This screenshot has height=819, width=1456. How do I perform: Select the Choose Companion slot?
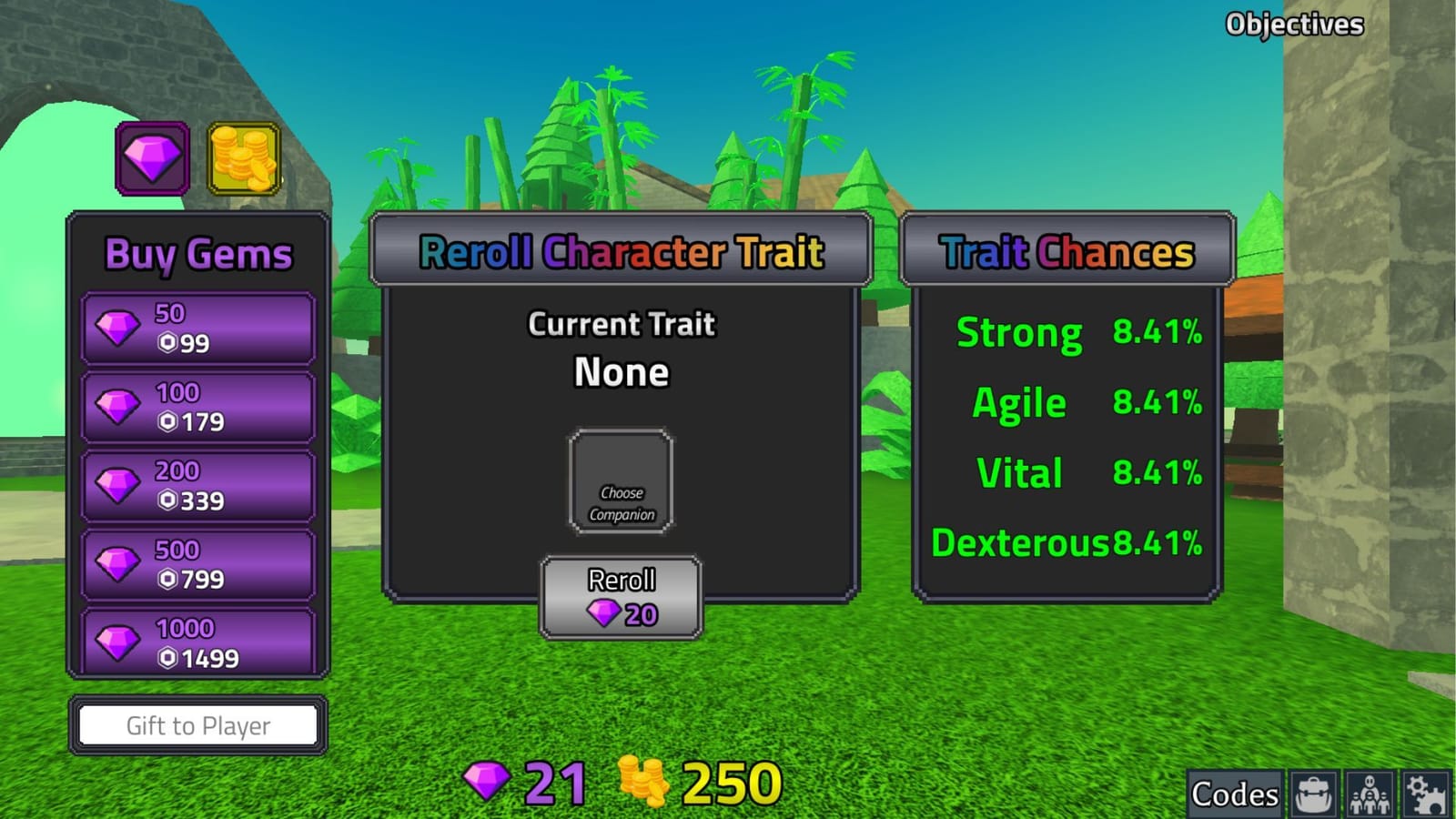point(620,482)
